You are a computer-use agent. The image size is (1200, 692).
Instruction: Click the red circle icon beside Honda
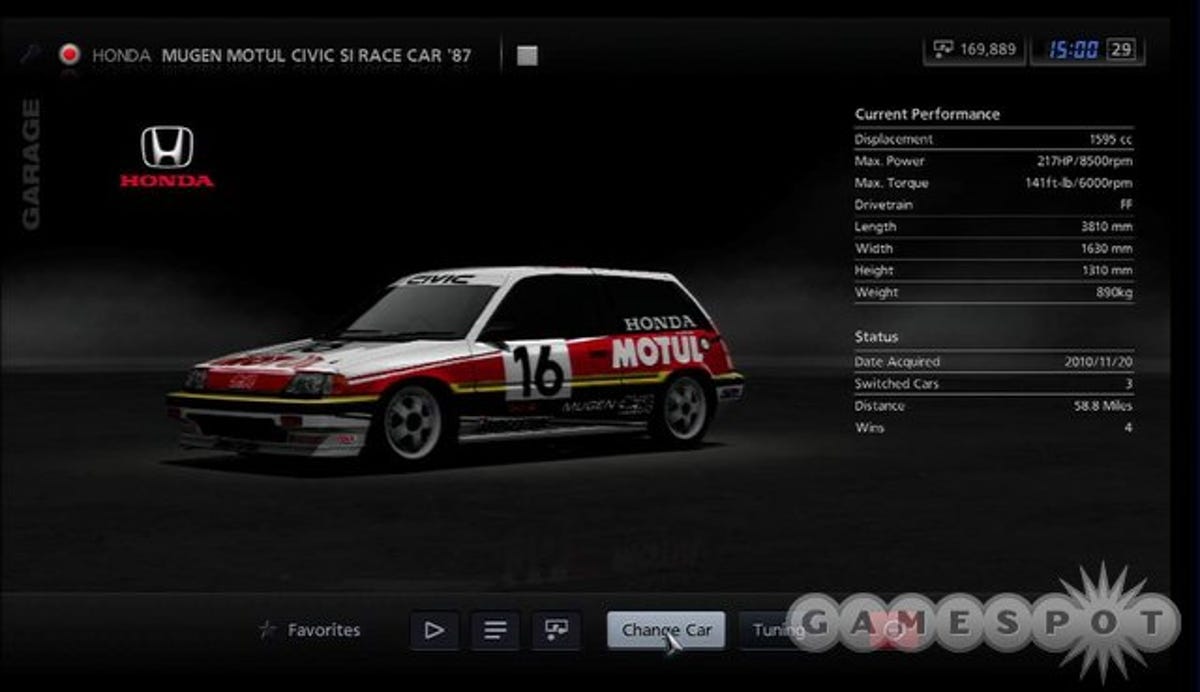click(69, 55)
